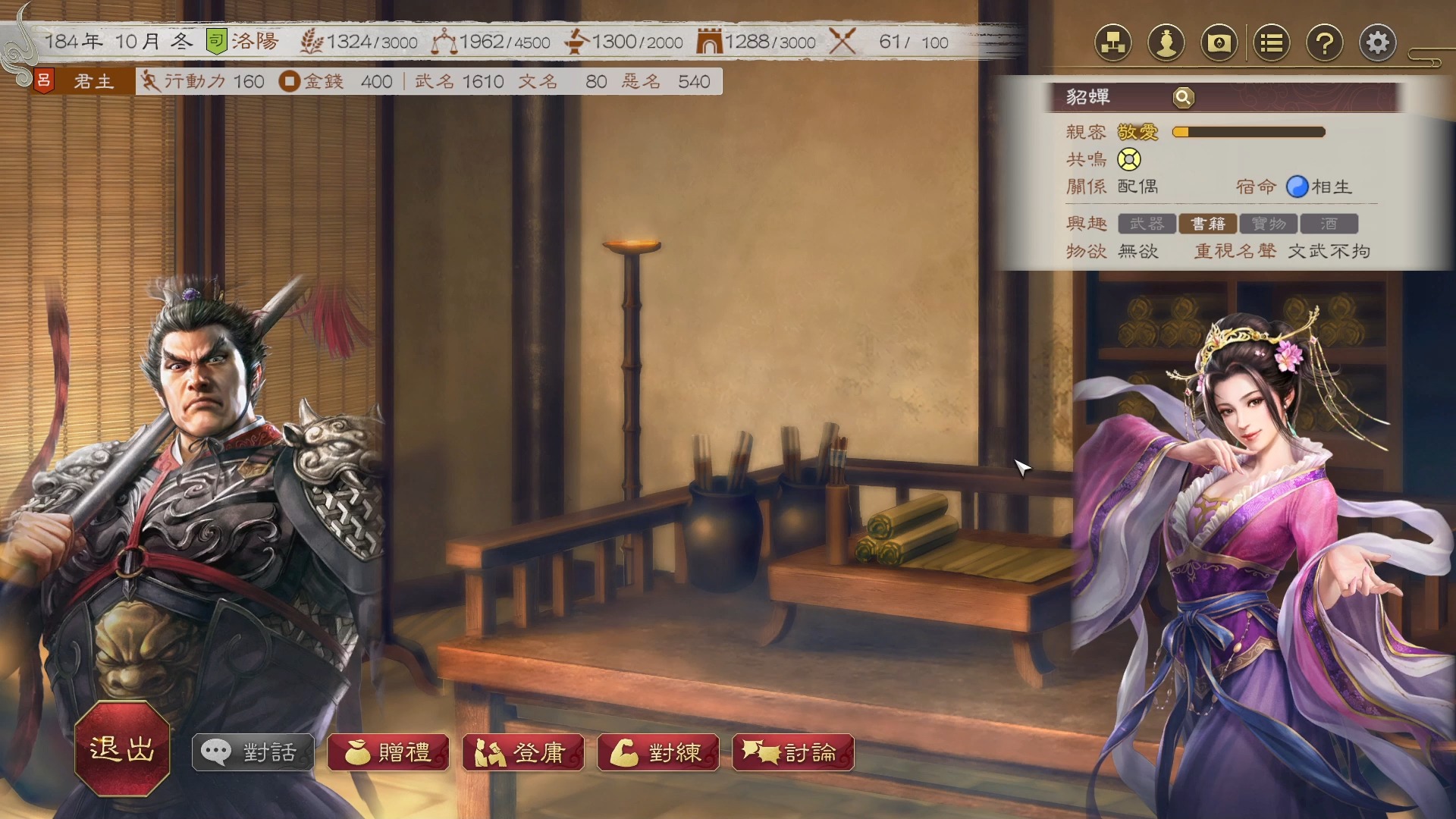Open settings with the gear icon
The image size is (1456, 819).
click(x=1378, y=43)
